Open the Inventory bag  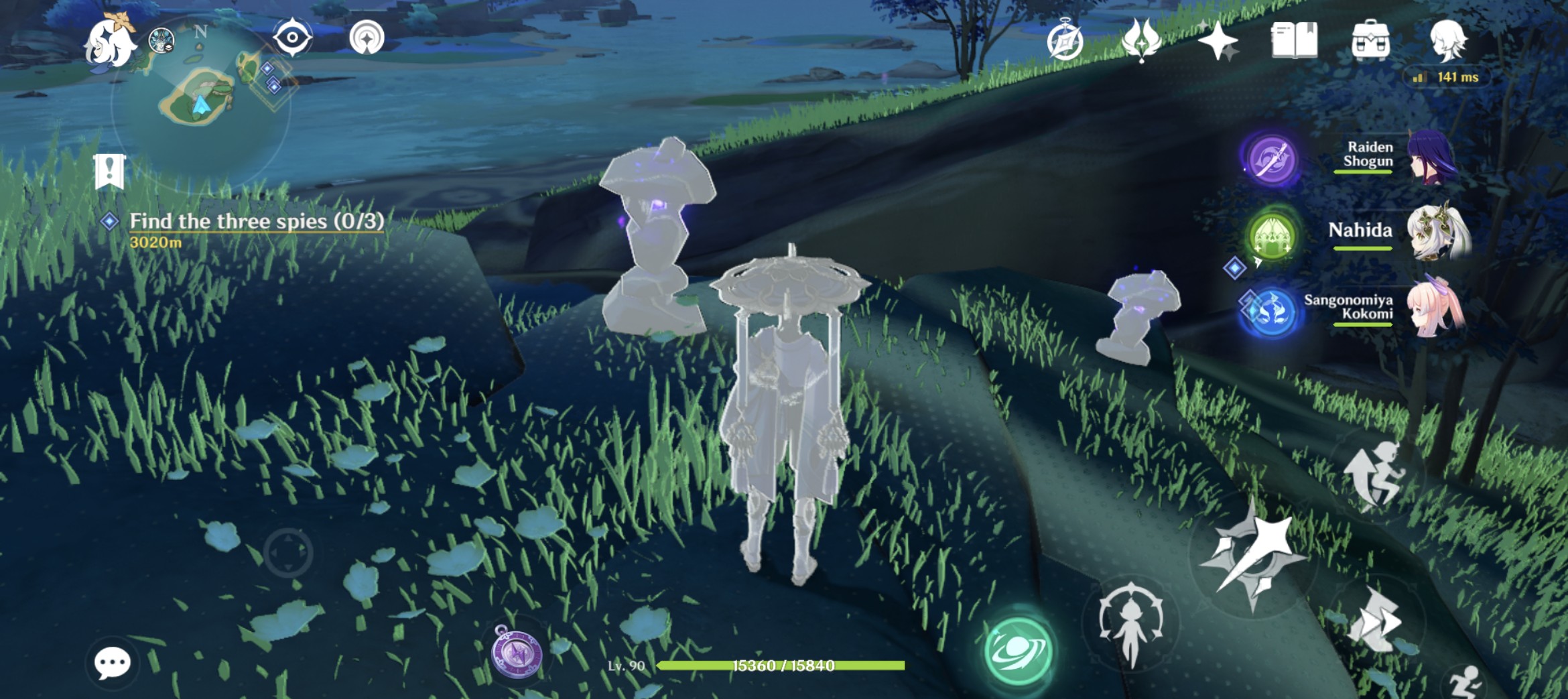1371,38
